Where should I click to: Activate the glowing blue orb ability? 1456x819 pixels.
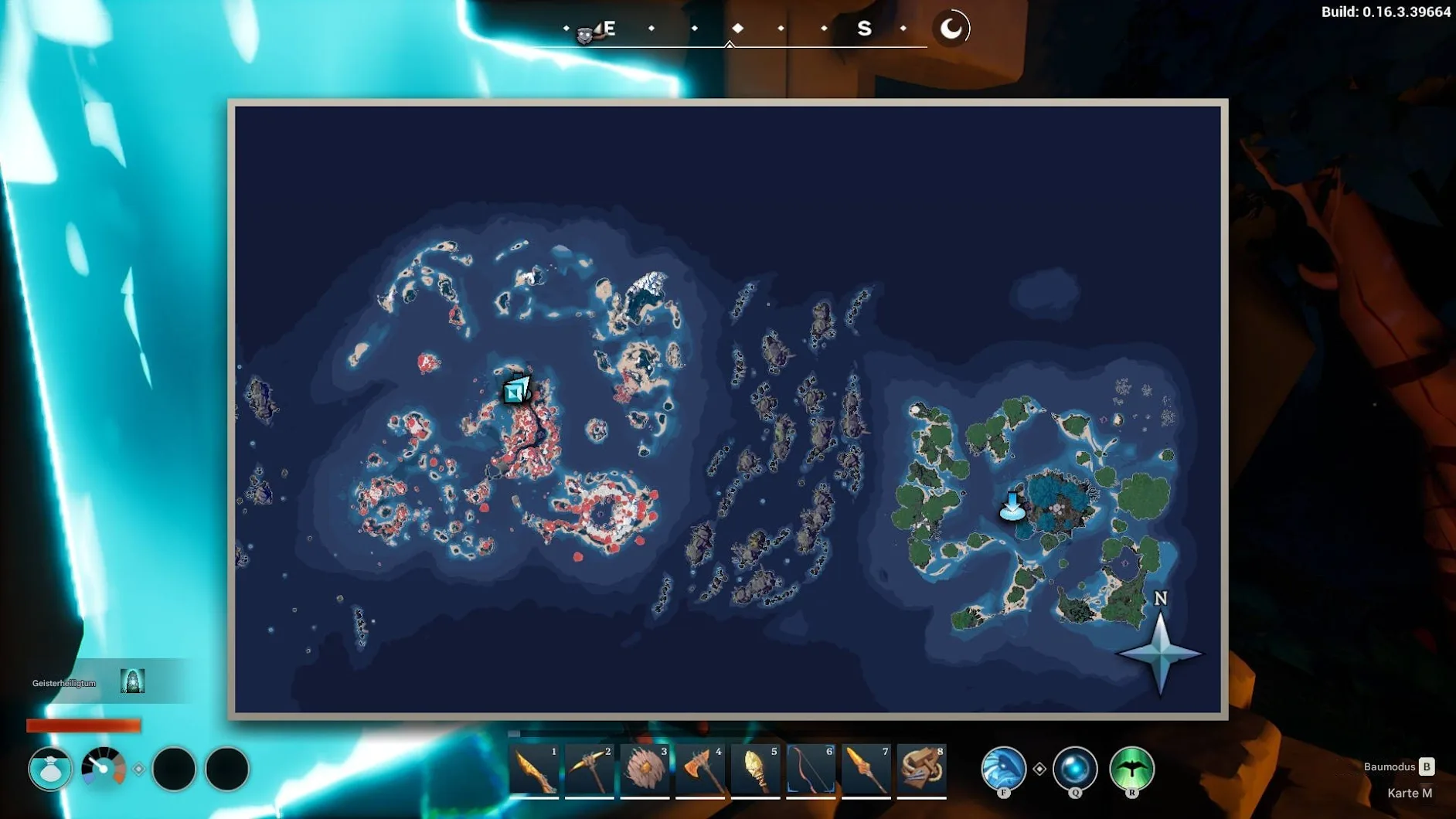1075,768
